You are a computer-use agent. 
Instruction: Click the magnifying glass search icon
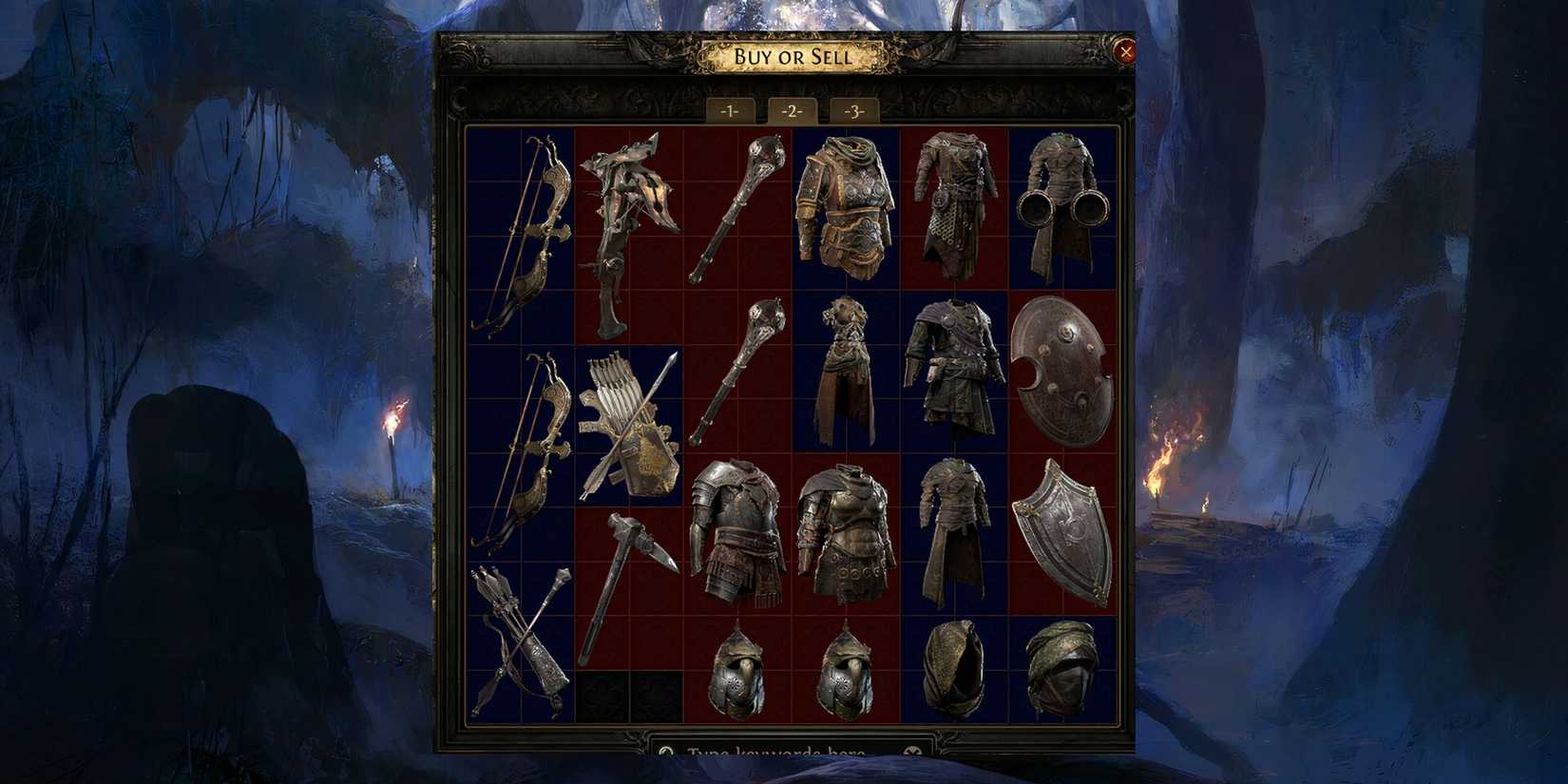665,752
